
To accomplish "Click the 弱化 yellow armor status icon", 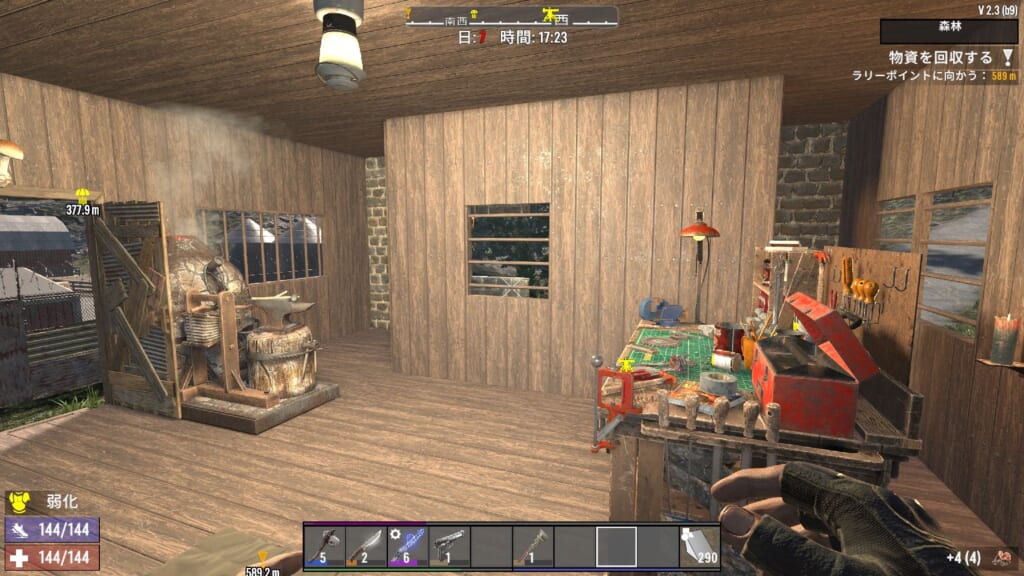I will coord(18,502).
